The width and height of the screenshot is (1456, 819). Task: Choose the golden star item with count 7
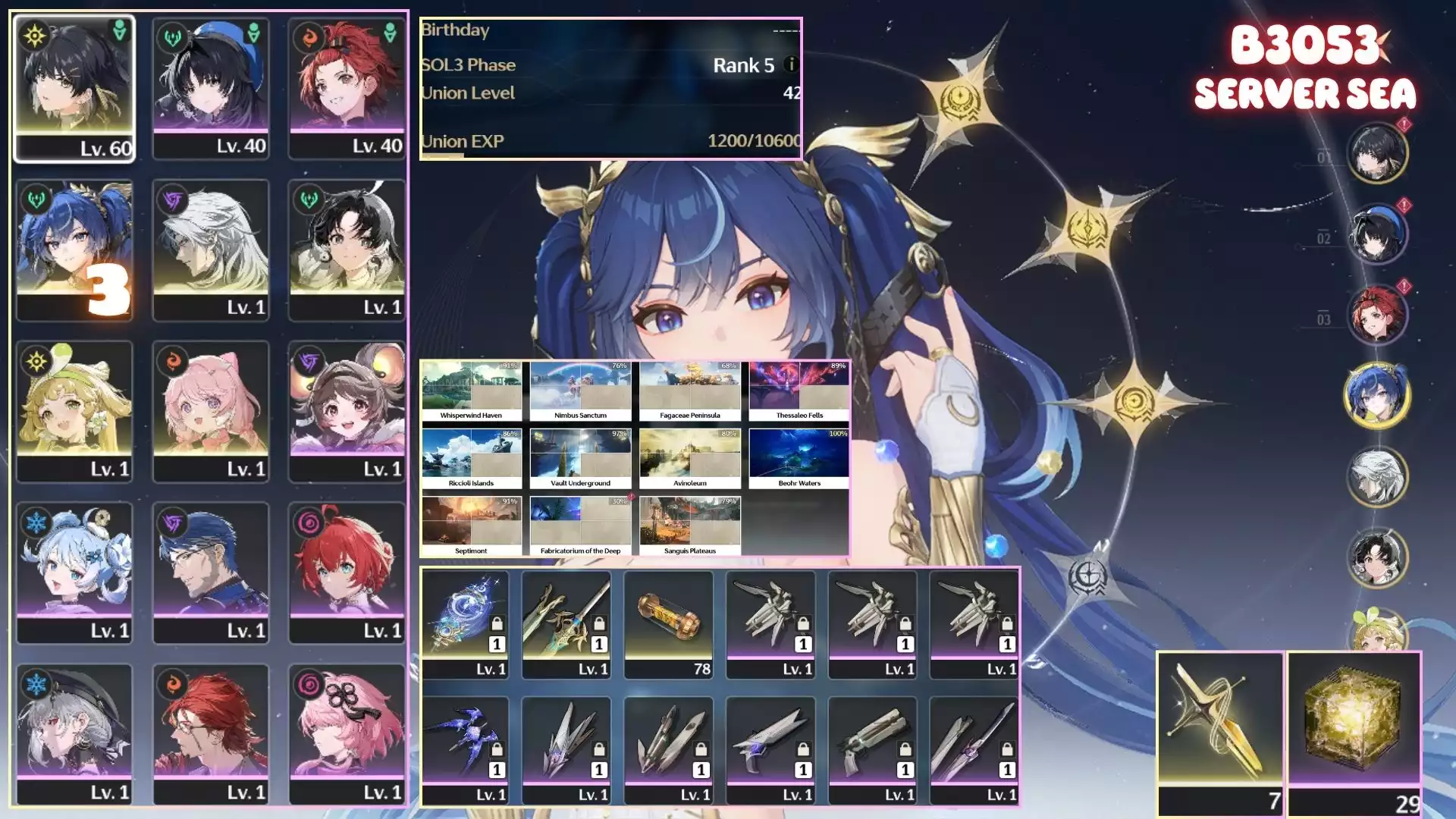coord(1220,732)
